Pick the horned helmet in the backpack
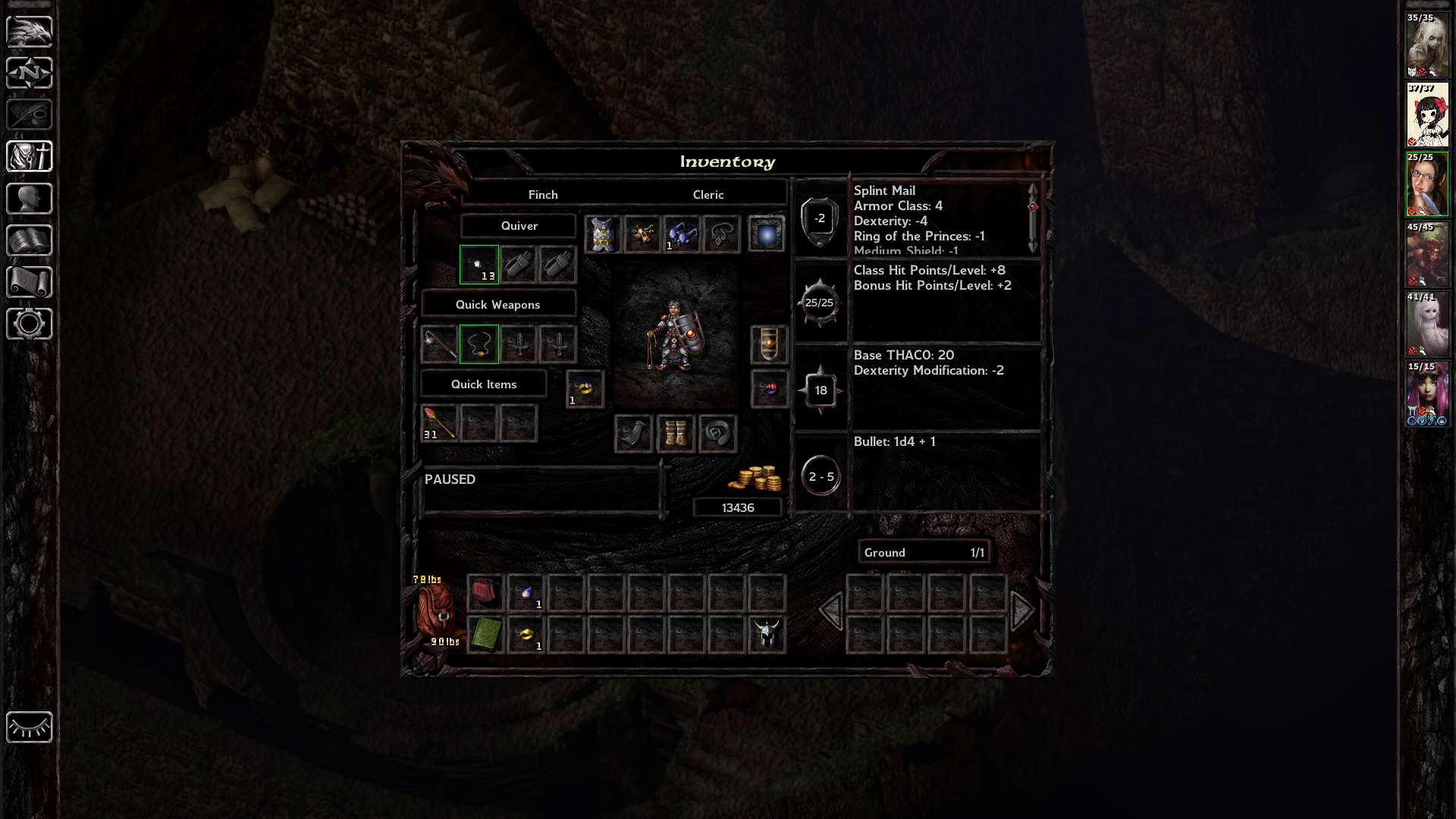 (x=767, y=634)
